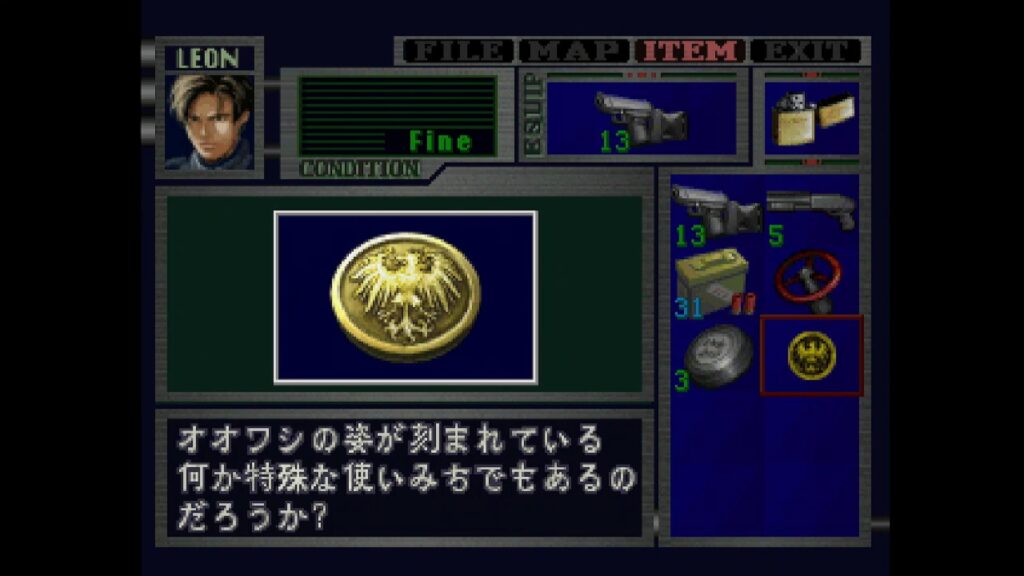This screenshot has height=576, width=1024.
Task: Click the large eagle medal preview image
Action: 405,296
